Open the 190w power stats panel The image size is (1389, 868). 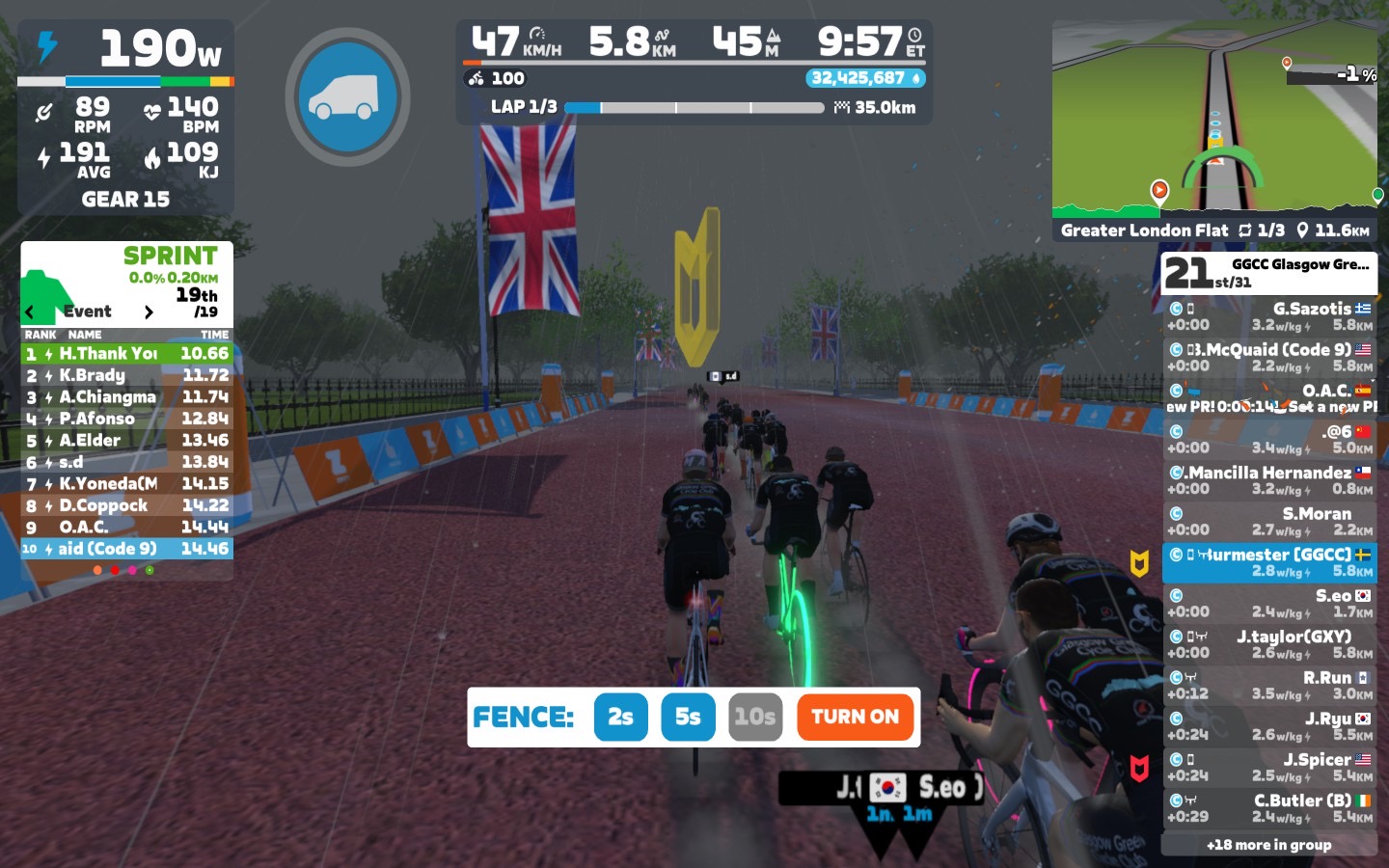pos(125,116)
